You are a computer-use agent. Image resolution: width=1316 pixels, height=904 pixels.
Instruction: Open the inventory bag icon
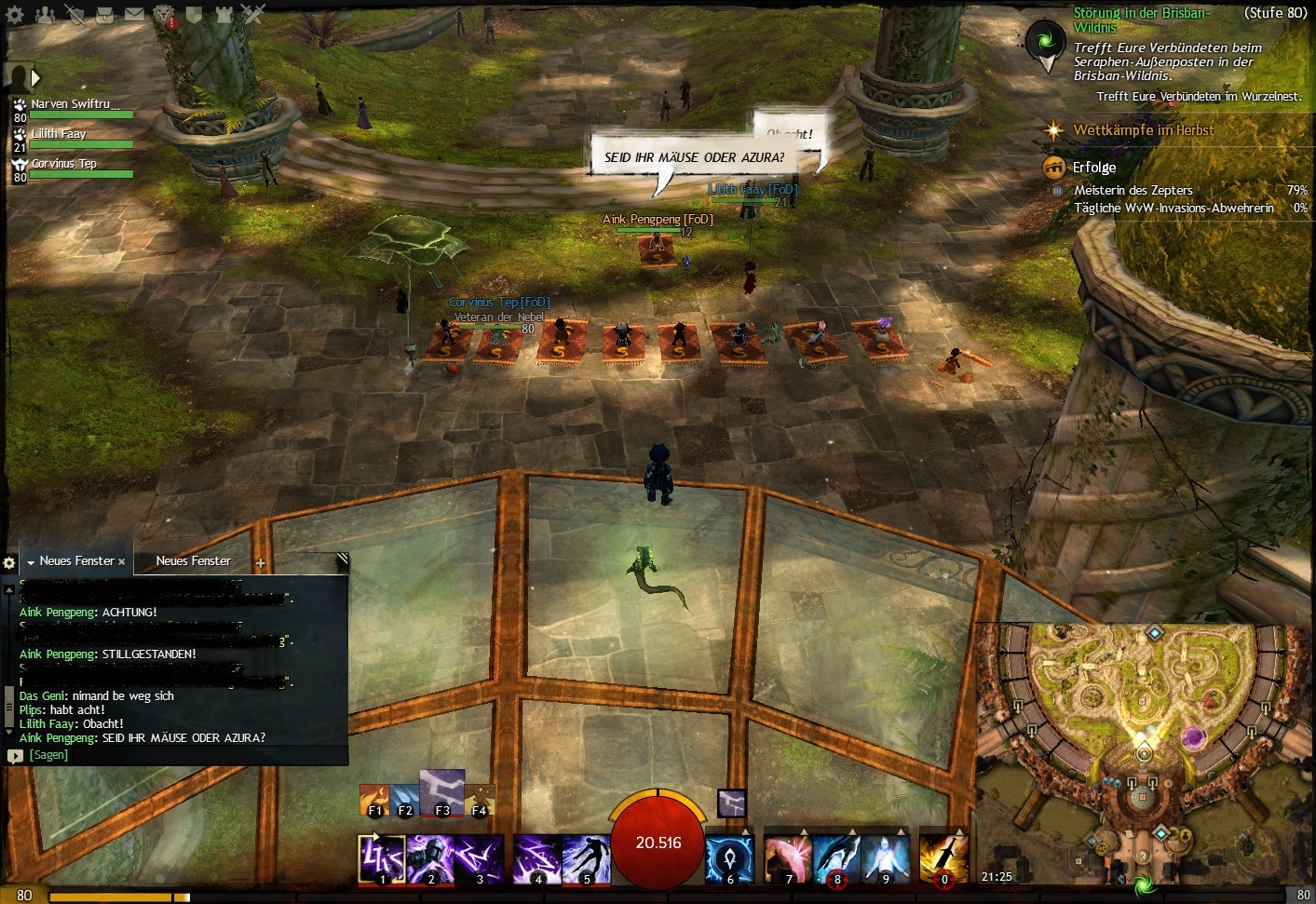point(104,14)
